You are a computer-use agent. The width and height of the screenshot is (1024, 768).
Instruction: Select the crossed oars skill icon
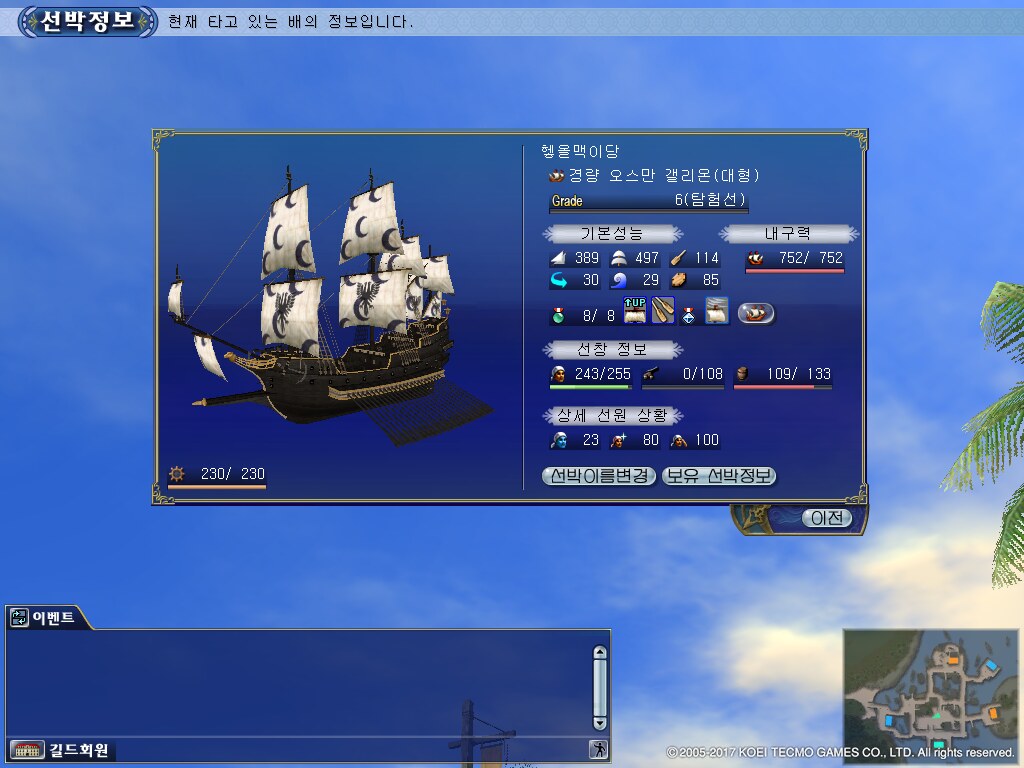(663, 311)
